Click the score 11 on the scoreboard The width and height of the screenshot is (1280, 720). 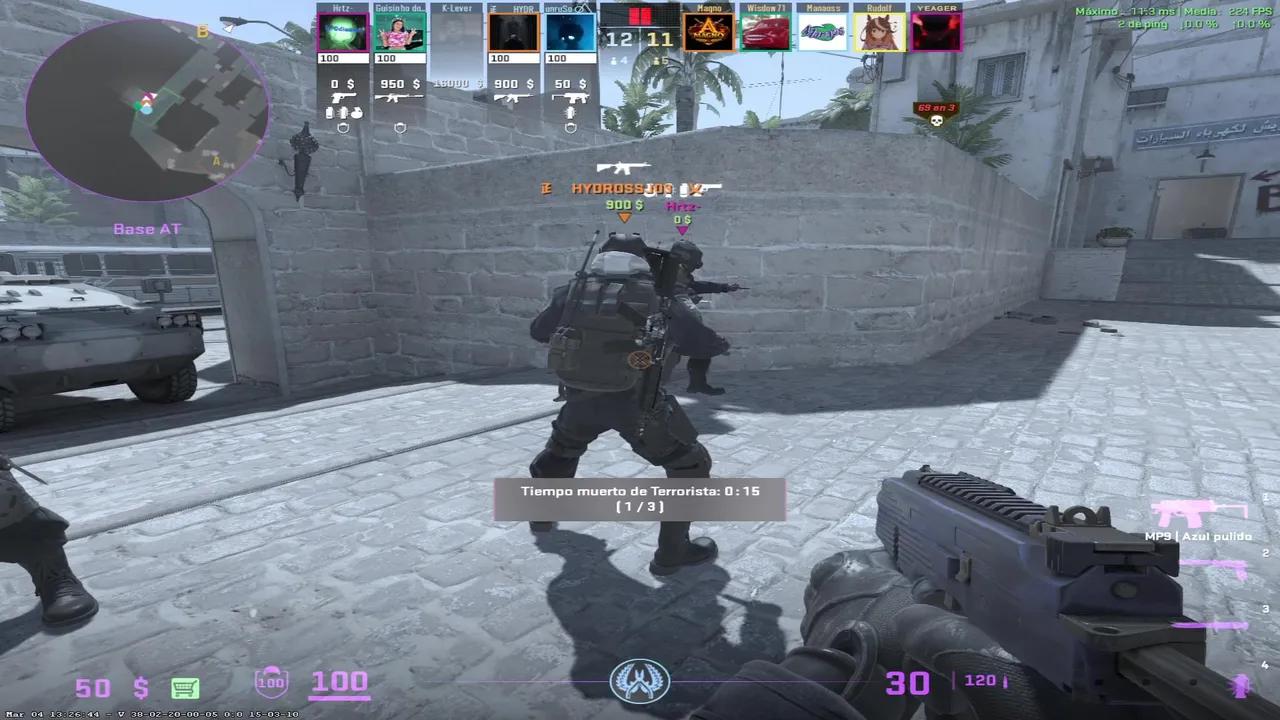662,40
